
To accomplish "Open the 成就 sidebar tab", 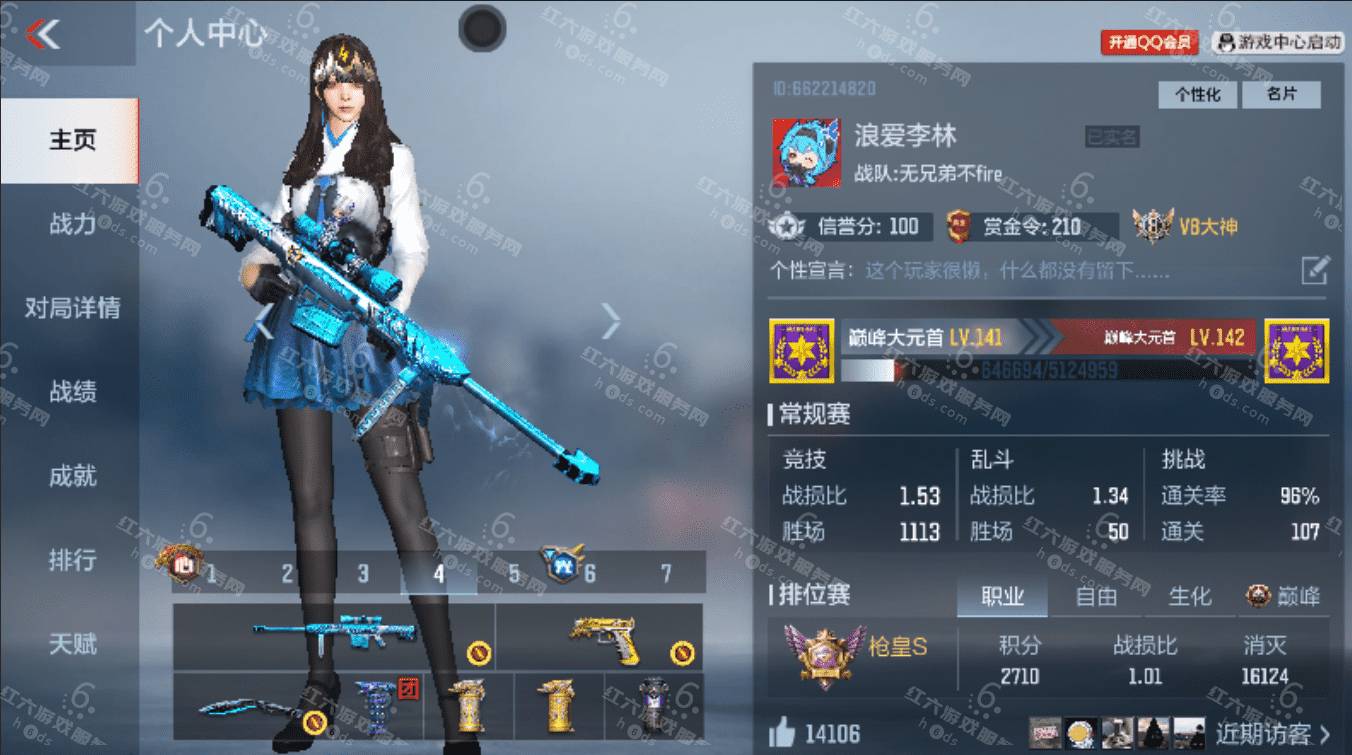I will [71, 476].
